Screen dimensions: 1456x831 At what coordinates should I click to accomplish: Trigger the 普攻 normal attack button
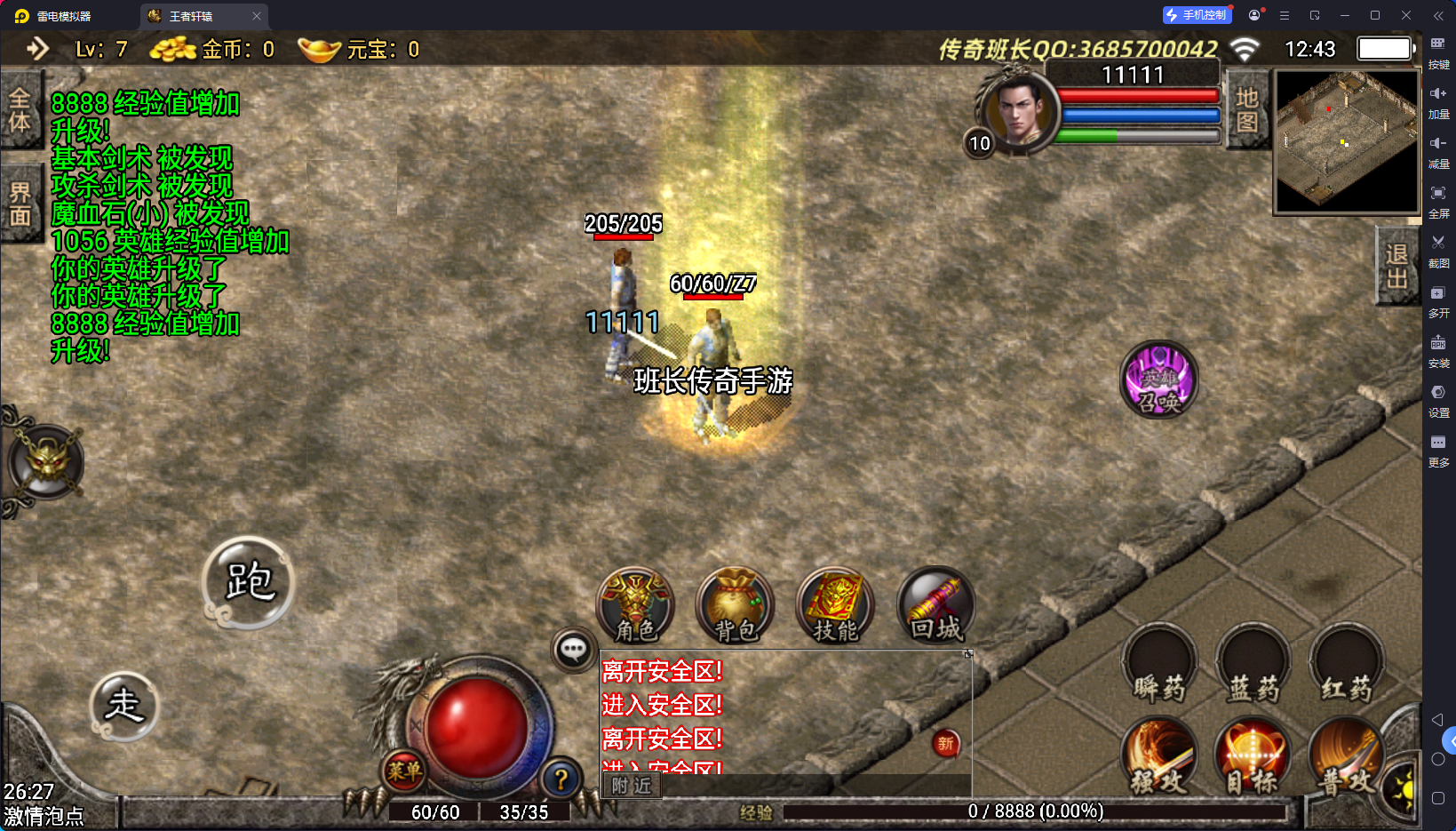tap(1346, 757)
